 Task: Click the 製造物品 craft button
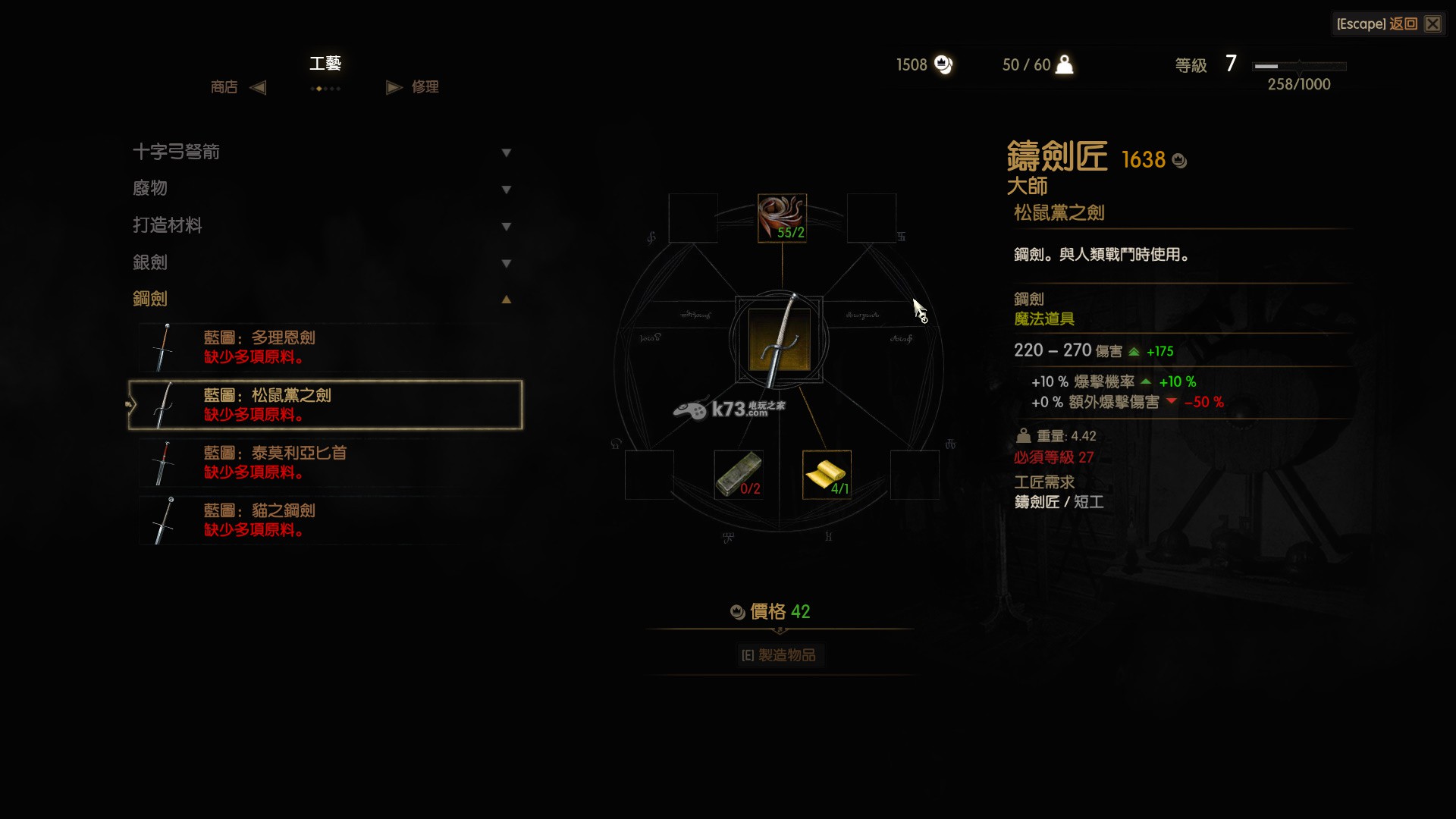[x=780, y=655]
